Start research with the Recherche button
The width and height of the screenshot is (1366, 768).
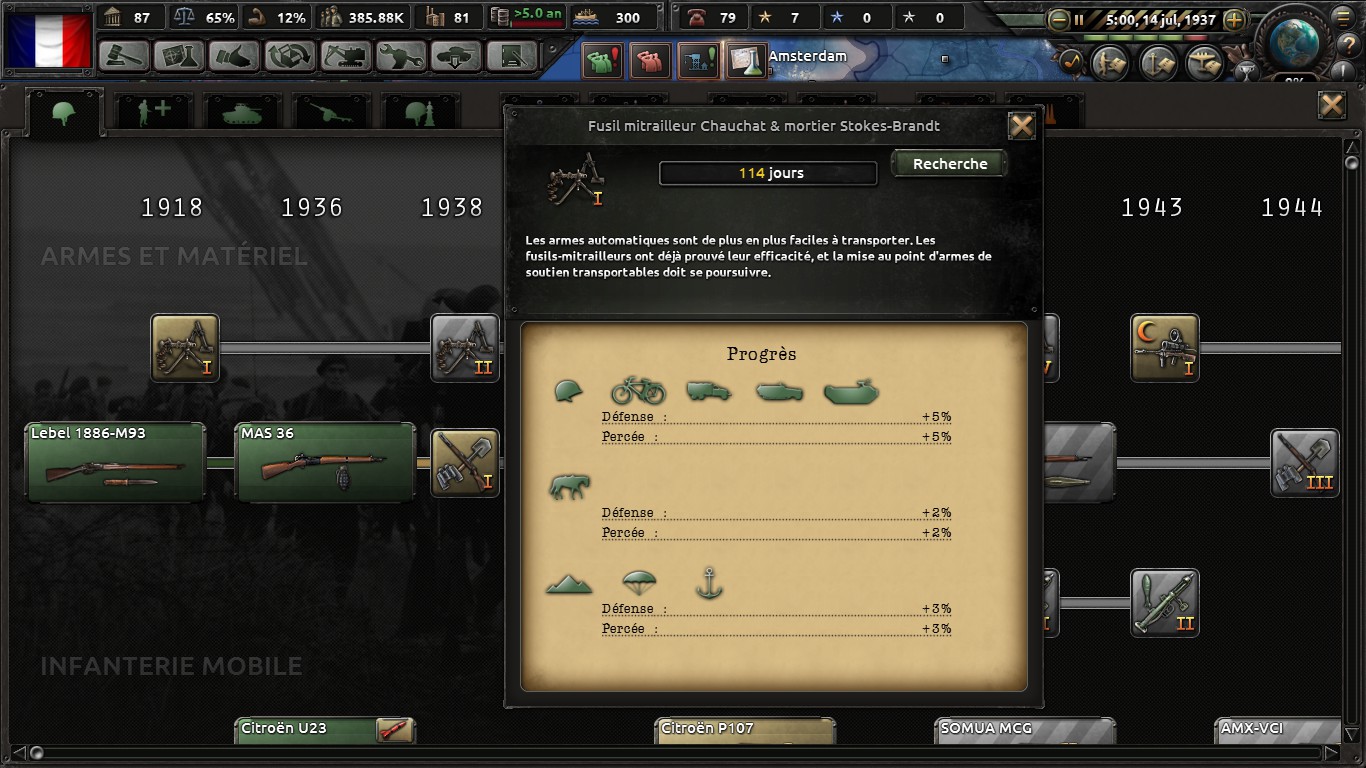949,164
